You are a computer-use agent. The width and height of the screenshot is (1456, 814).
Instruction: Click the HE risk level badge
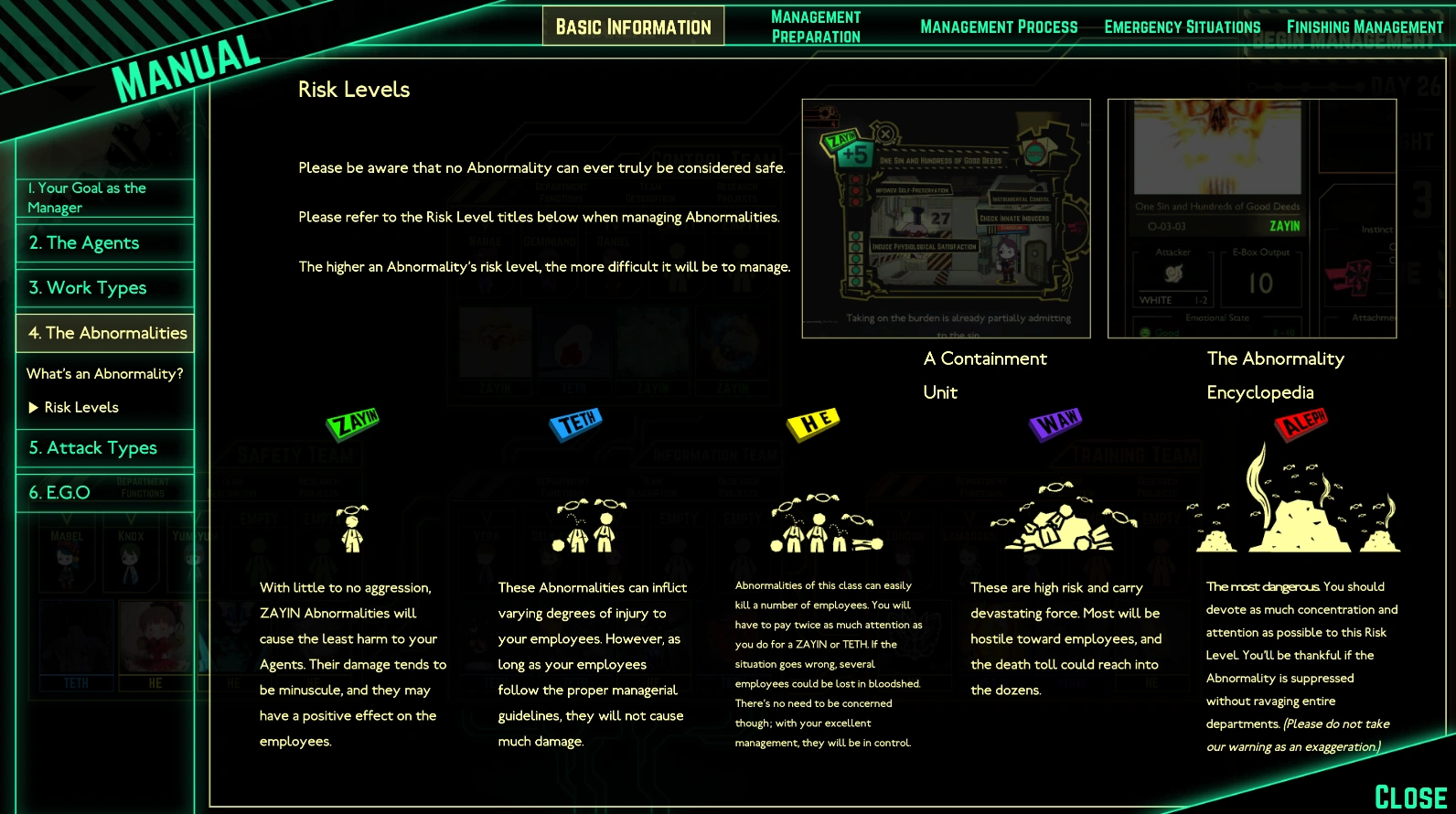813,422
